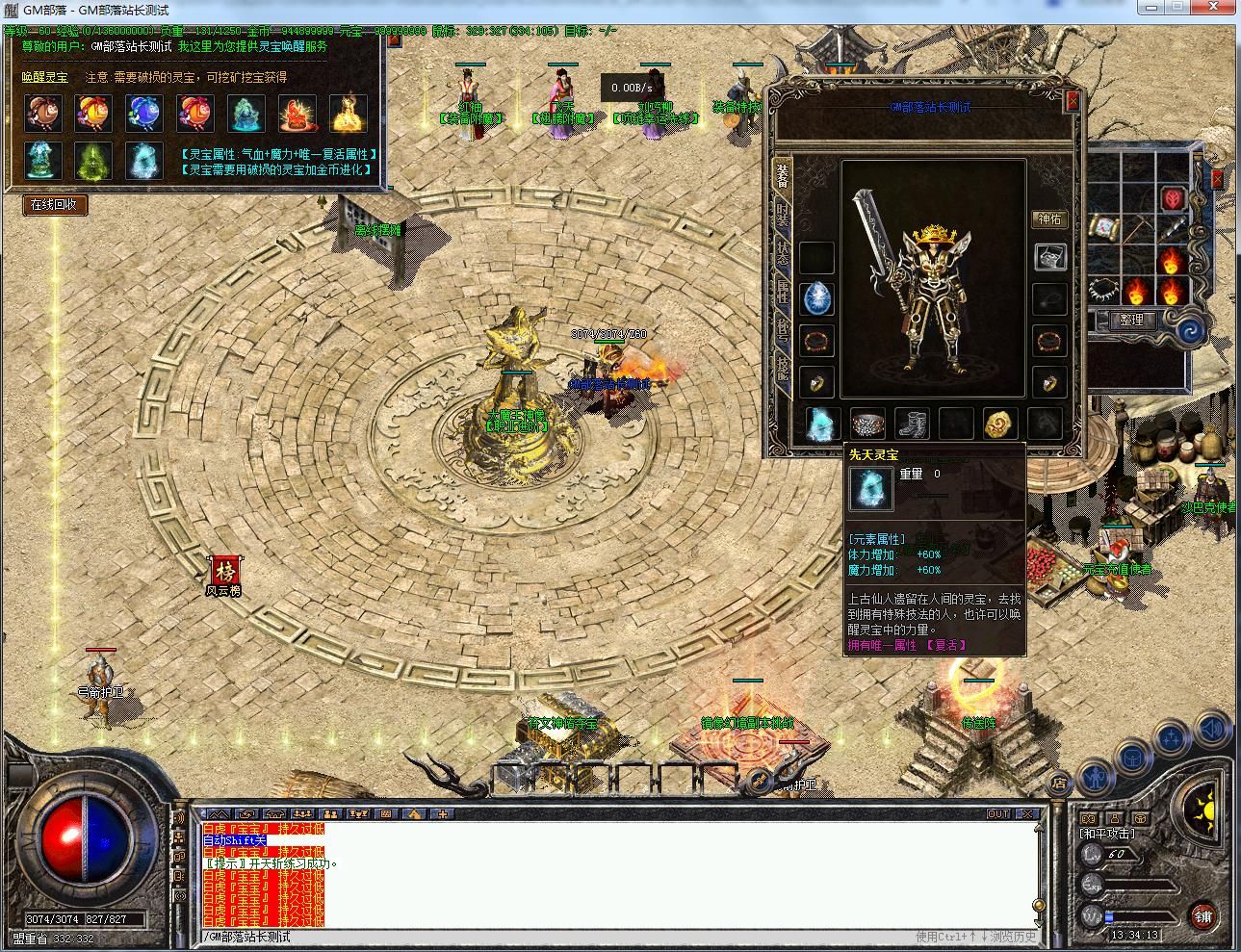The height and width of the screenshot is (952, 1241).
Task: Select the golden medal equipment slot
Action: pos(999,424)
